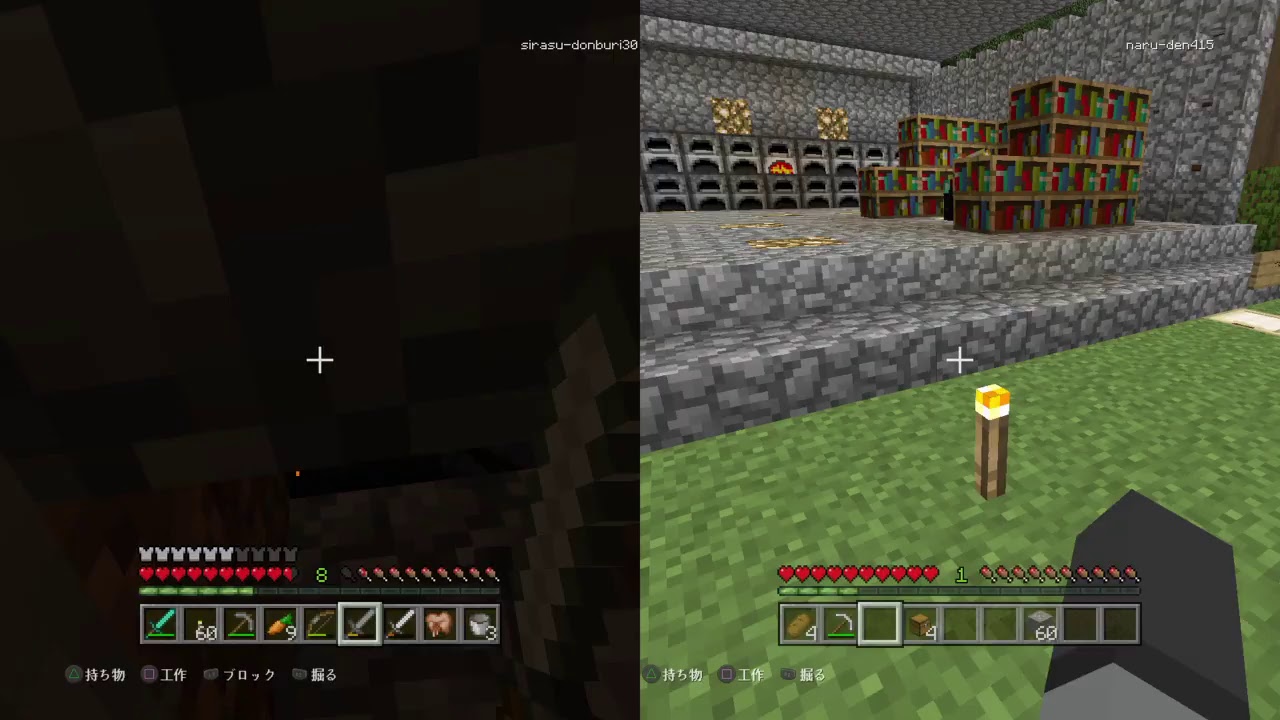Toggle the empty selected slot in right hotbar
1280x720 pixels.
point(880,625)
